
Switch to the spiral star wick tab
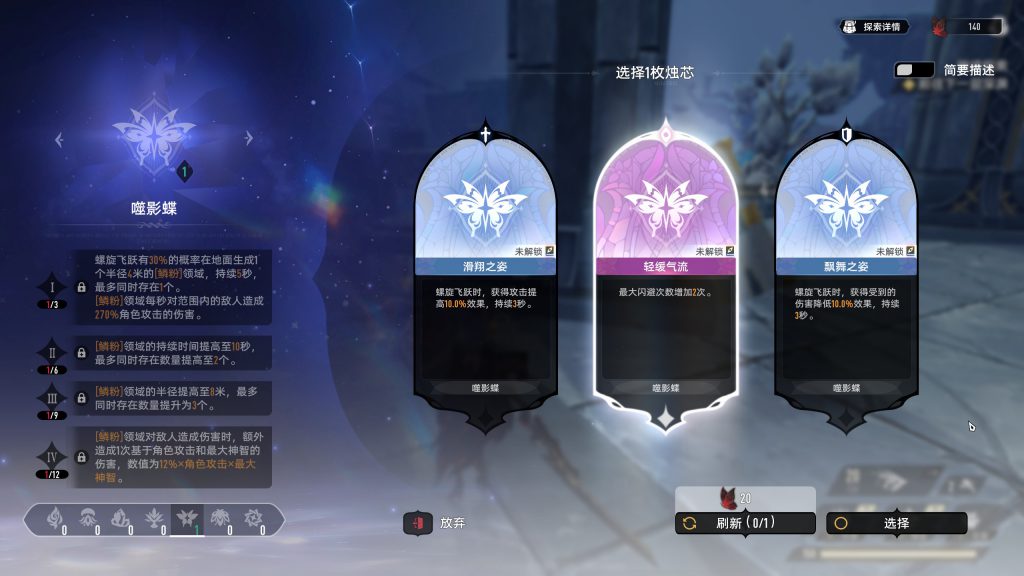point(253,519)
